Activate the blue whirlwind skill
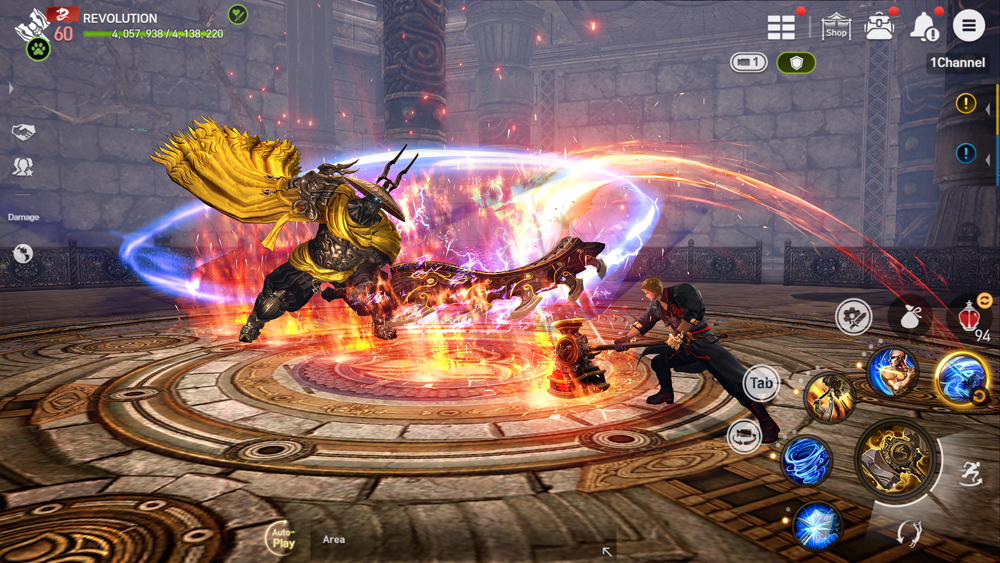Image resolution: width=1000 pixels, height=563 pixels. point(804,461)
